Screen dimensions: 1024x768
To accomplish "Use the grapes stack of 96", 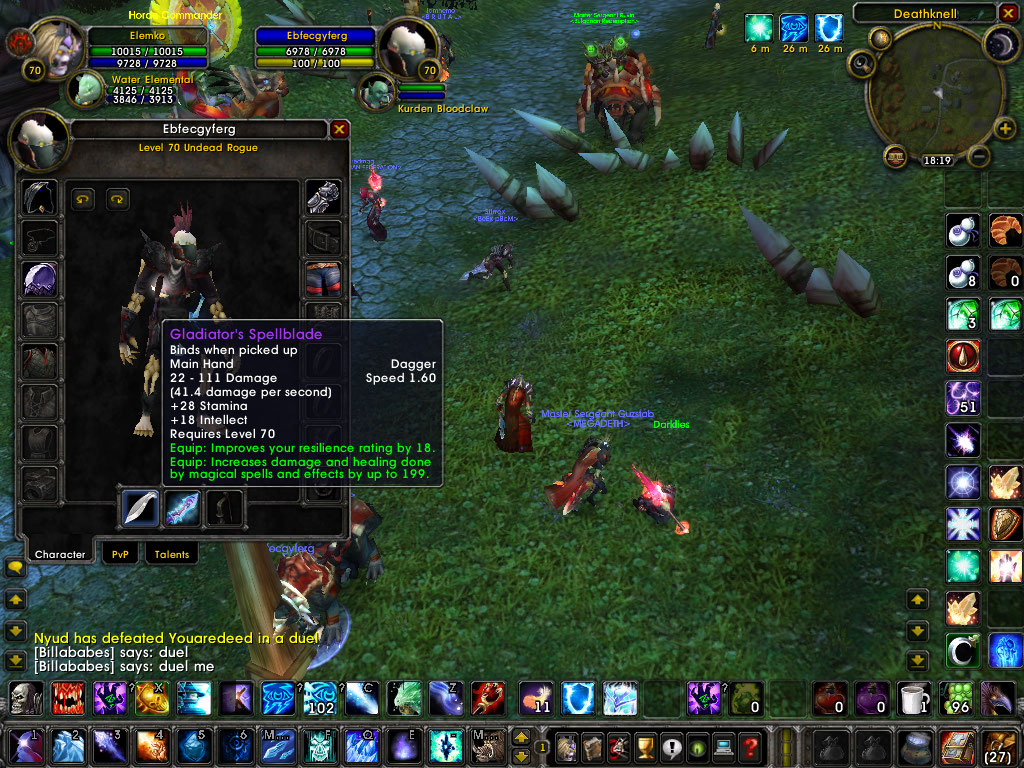I will 960,698.
